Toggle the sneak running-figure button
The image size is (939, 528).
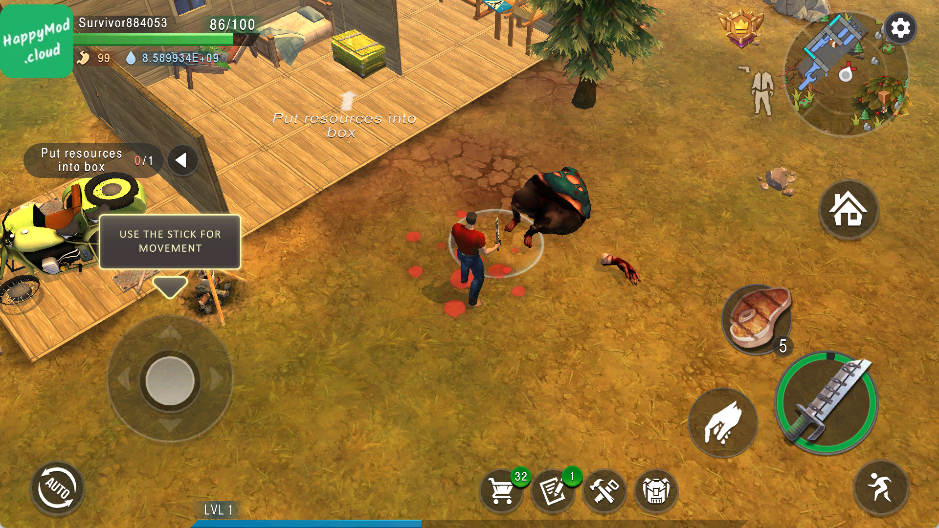(x=881, y=489)
